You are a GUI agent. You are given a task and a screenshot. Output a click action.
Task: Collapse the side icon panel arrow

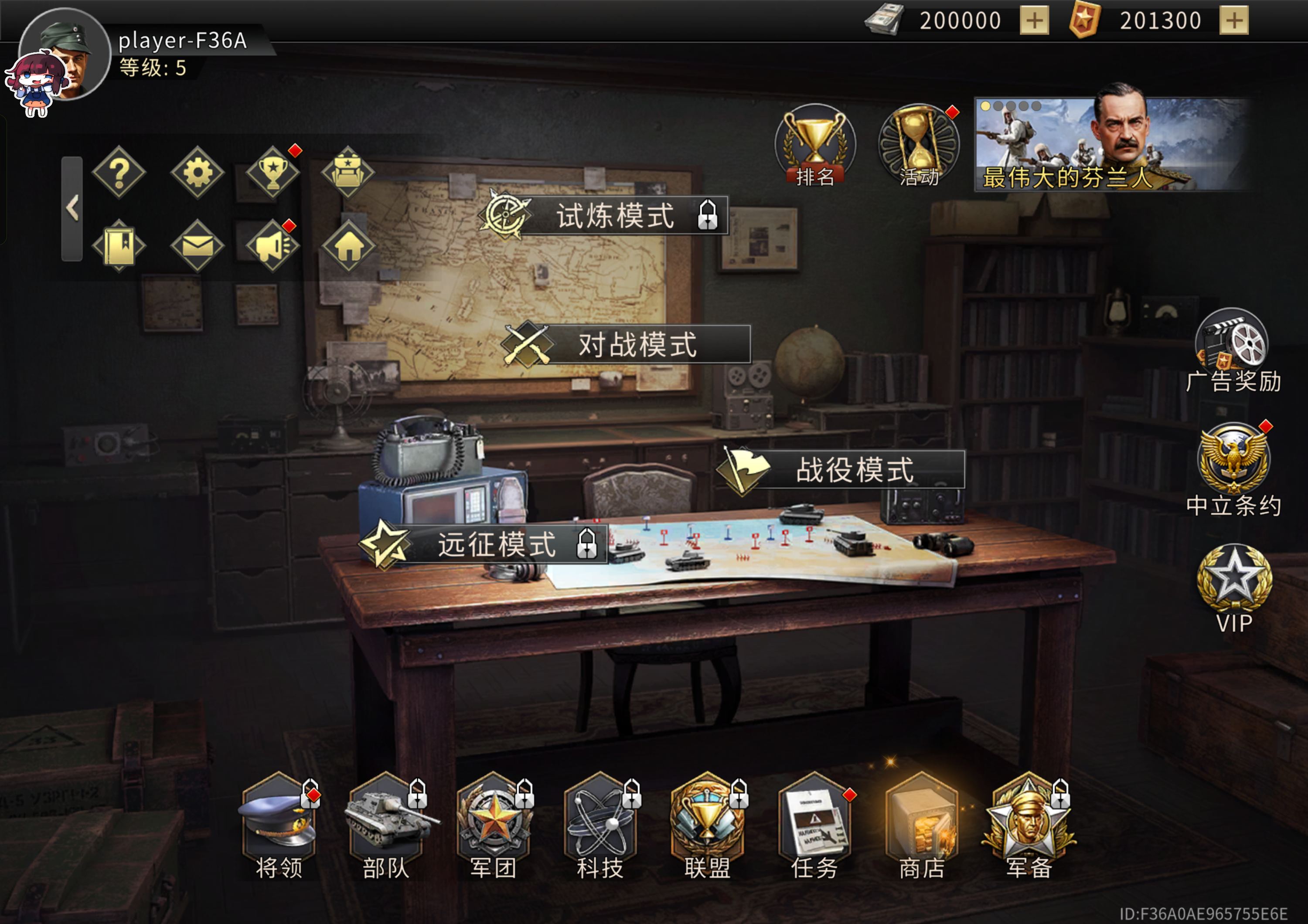(x=72, y=208)
